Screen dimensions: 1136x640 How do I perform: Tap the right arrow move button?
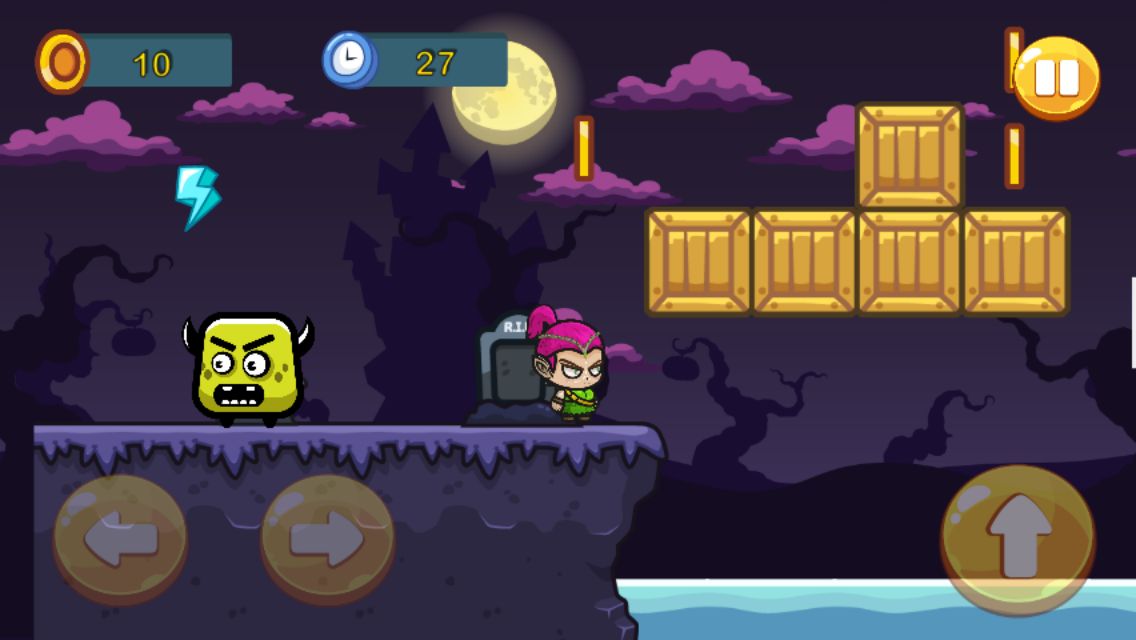[x=327, y=540]
